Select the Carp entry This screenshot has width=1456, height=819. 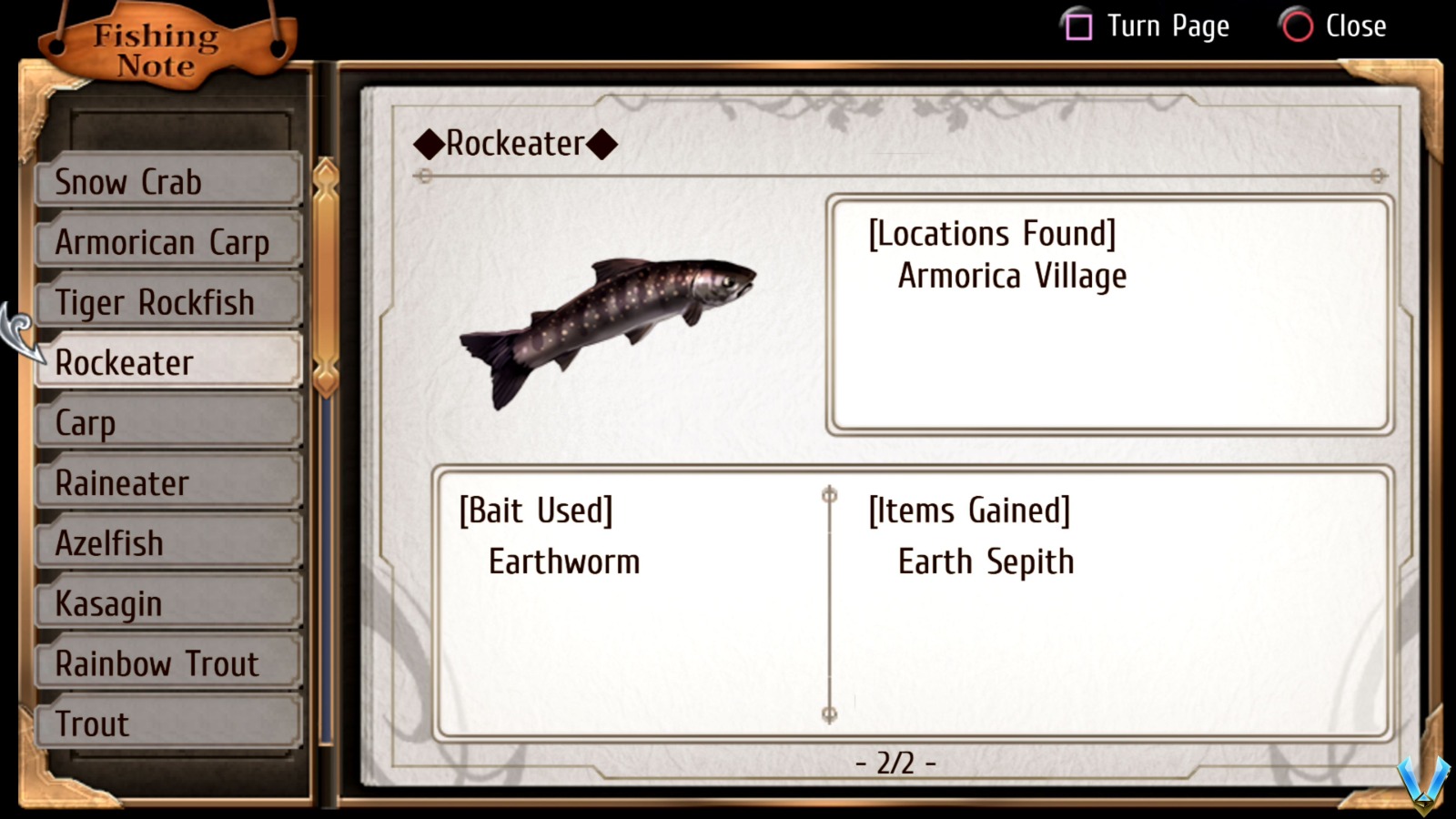(168, 422)
